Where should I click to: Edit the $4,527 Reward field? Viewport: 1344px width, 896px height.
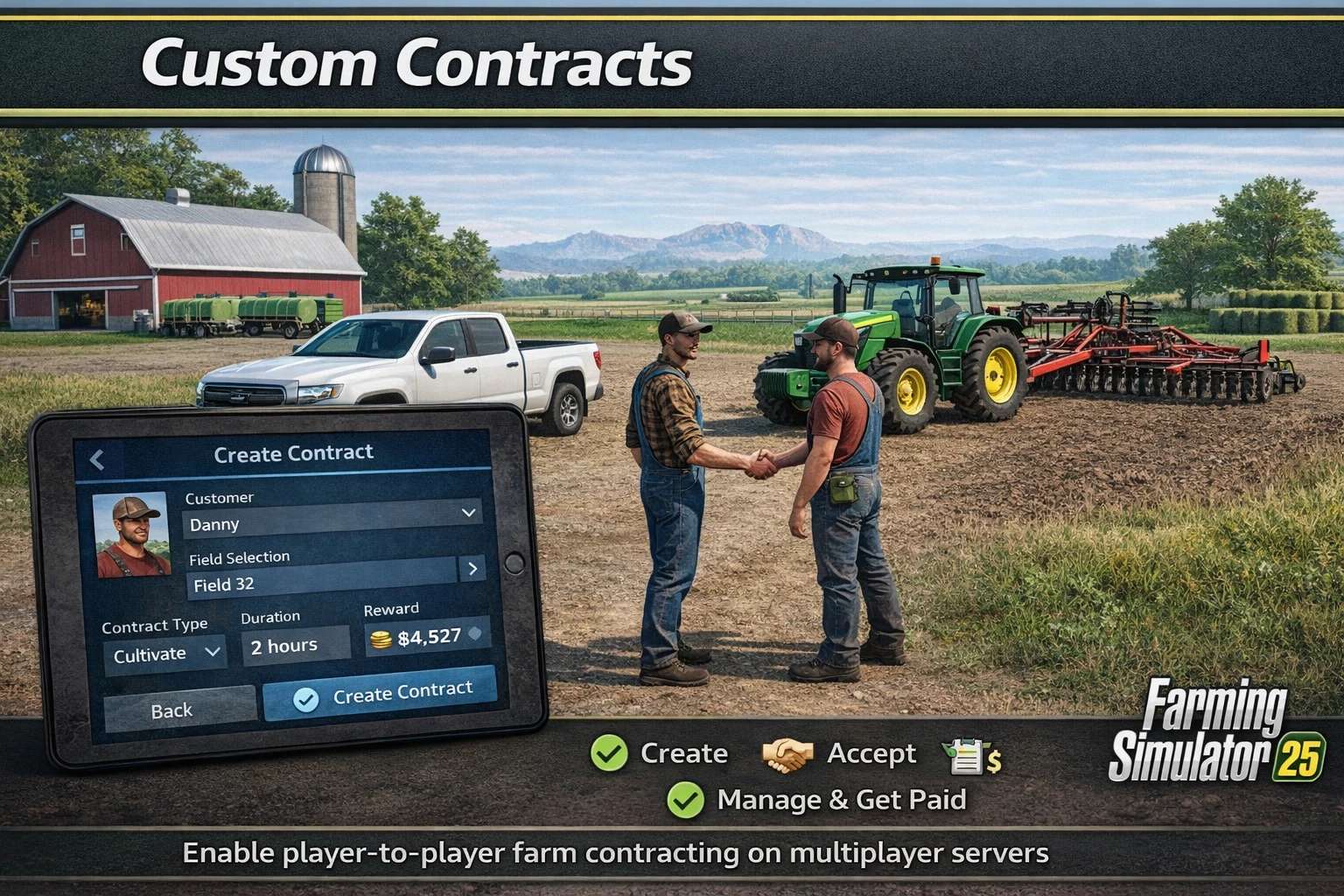(427, 637)
